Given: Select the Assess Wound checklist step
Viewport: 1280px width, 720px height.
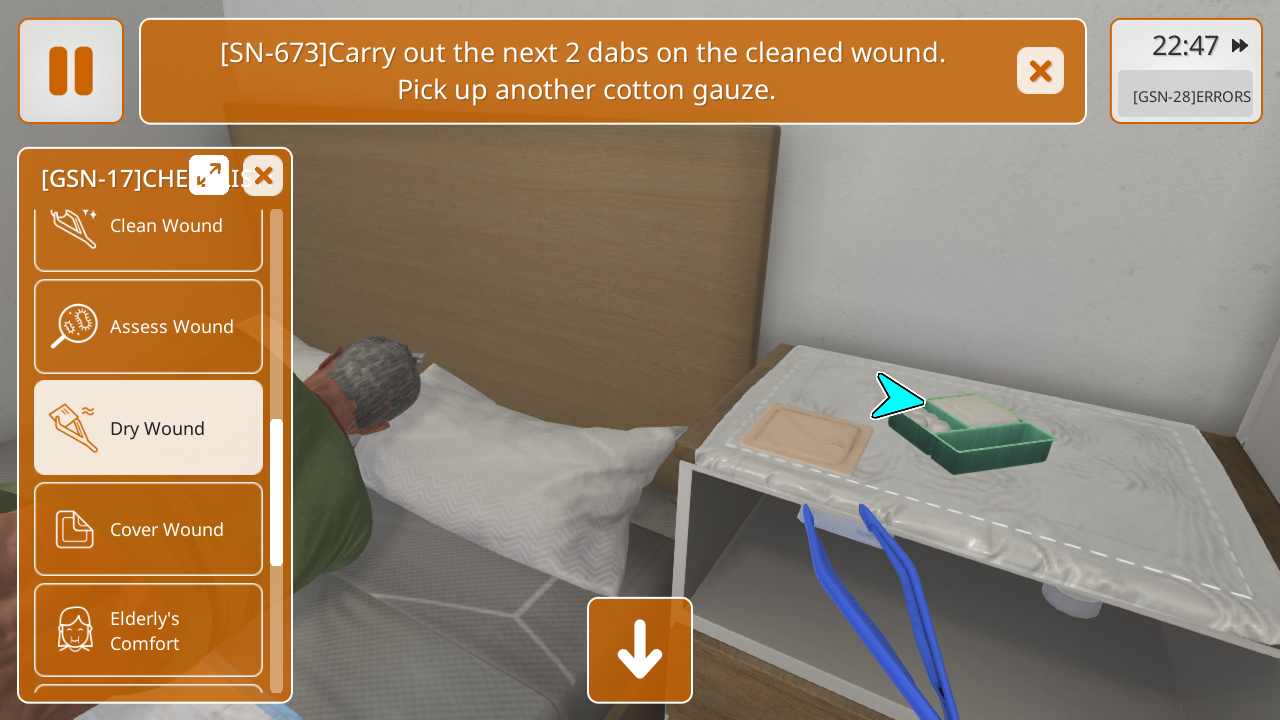Looking at the screenshot, I should [148, 327].
